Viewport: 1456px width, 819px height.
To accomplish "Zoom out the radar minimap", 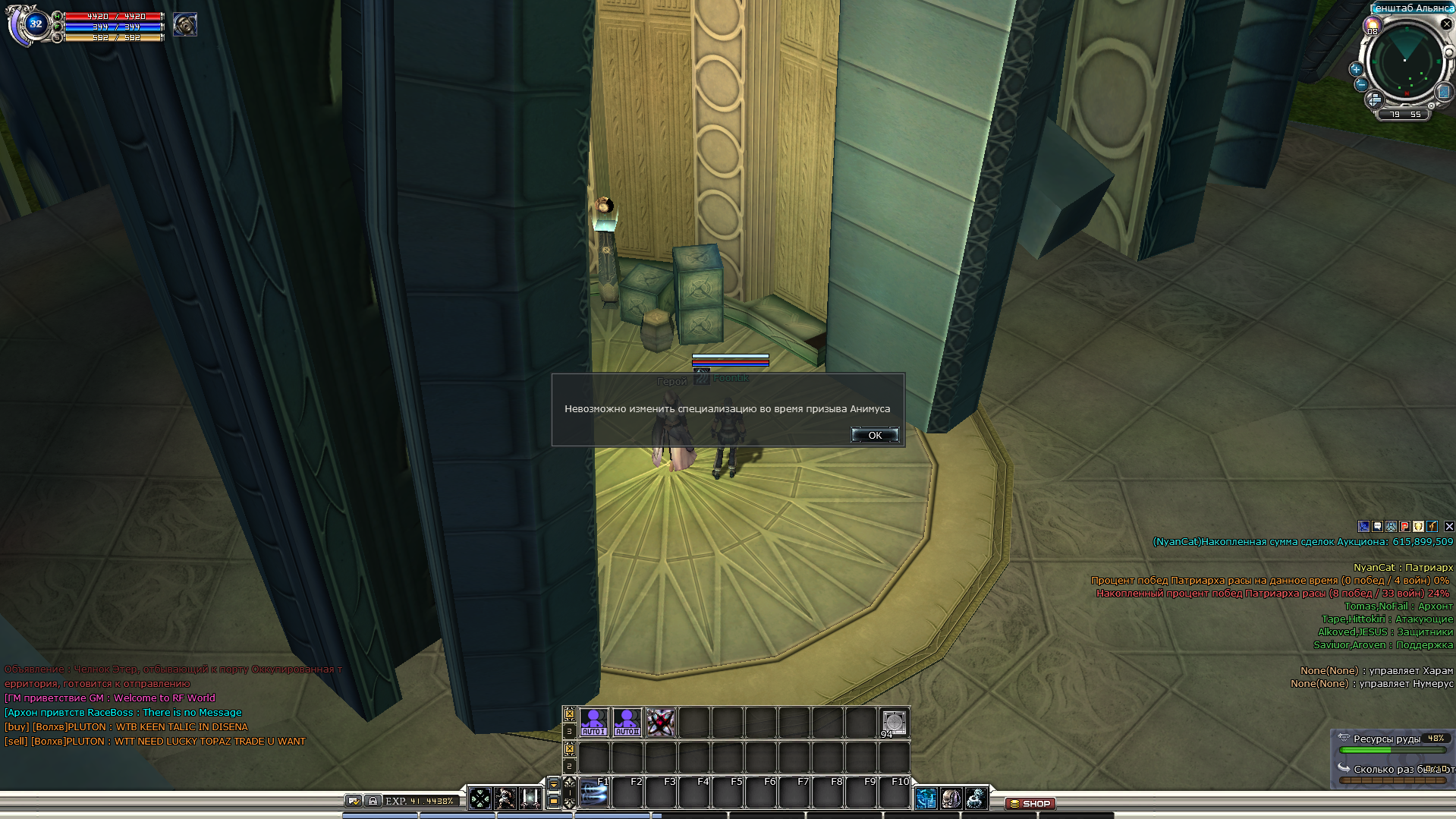I will (1360, 84).
